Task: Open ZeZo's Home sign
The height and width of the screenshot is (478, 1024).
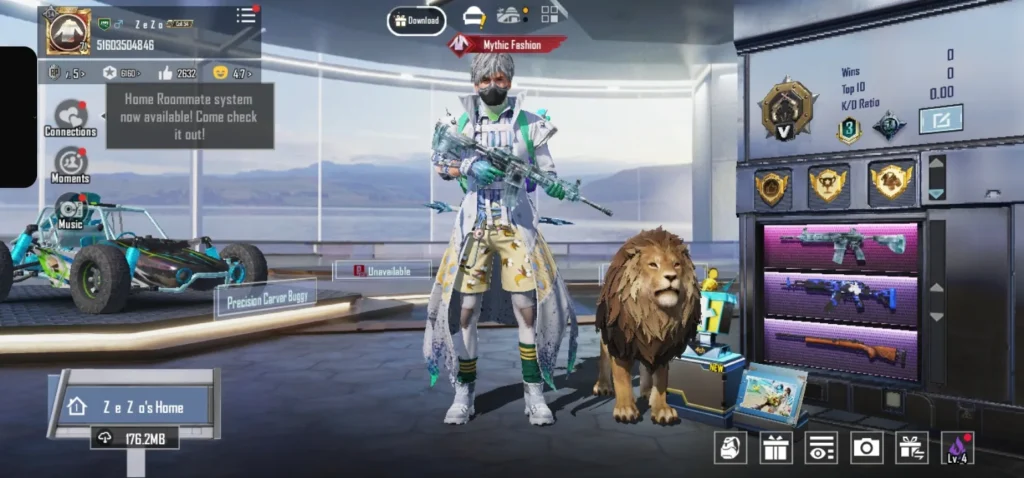Action: pos(138,407)
